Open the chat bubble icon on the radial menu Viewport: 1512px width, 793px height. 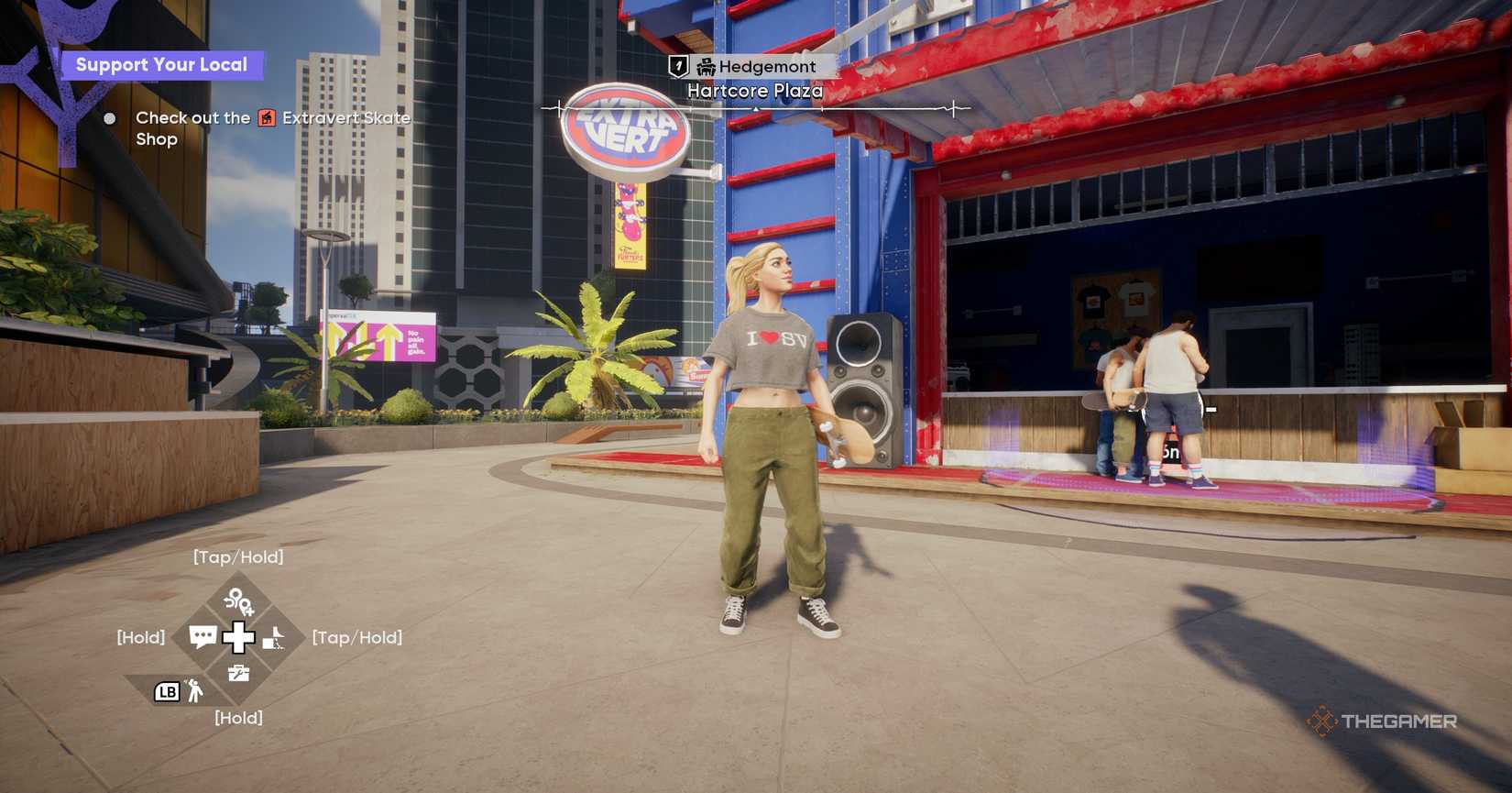tap(203, 636)
